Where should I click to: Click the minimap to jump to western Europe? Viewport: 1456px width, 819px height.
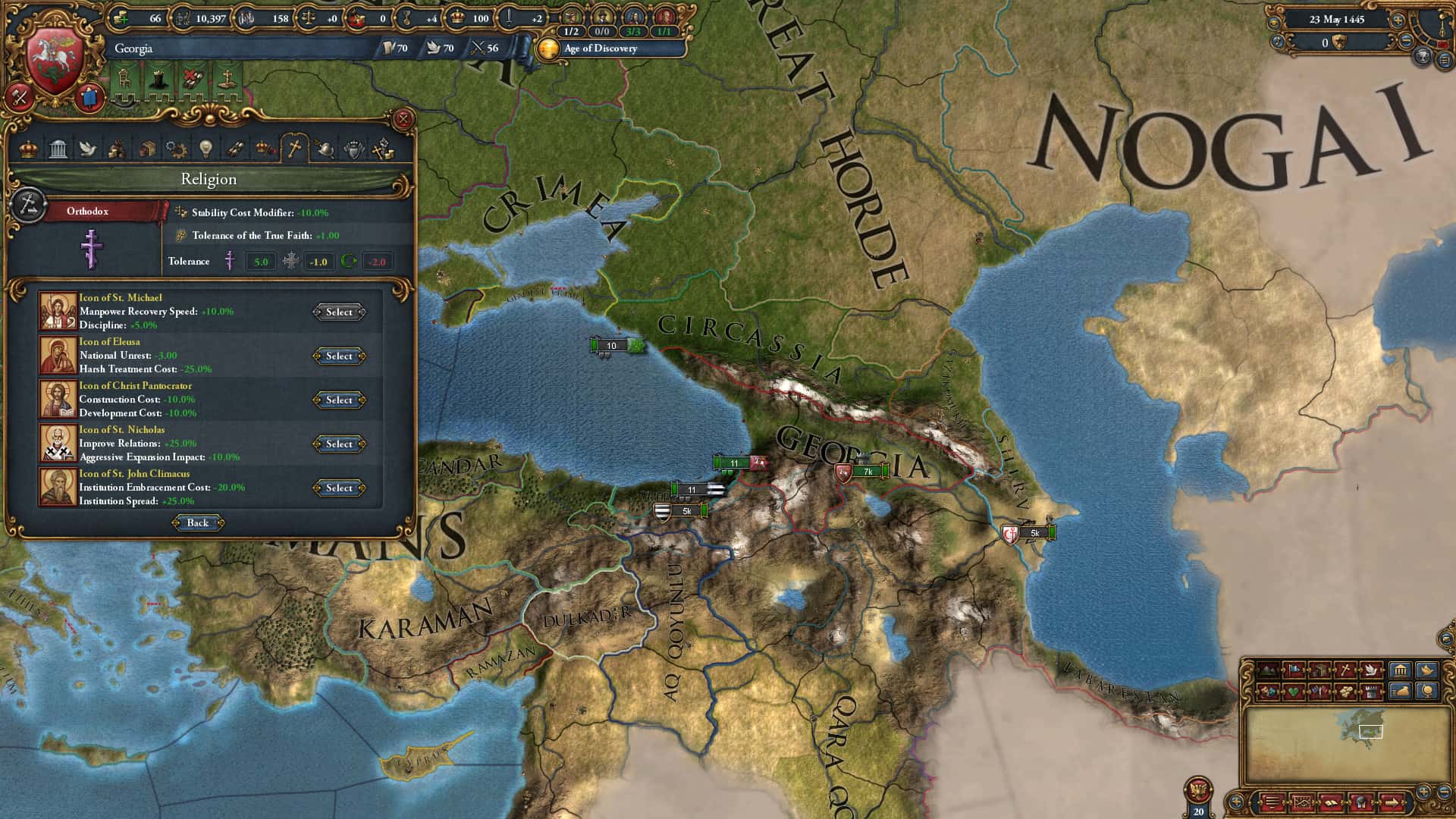pos(1346,732)
